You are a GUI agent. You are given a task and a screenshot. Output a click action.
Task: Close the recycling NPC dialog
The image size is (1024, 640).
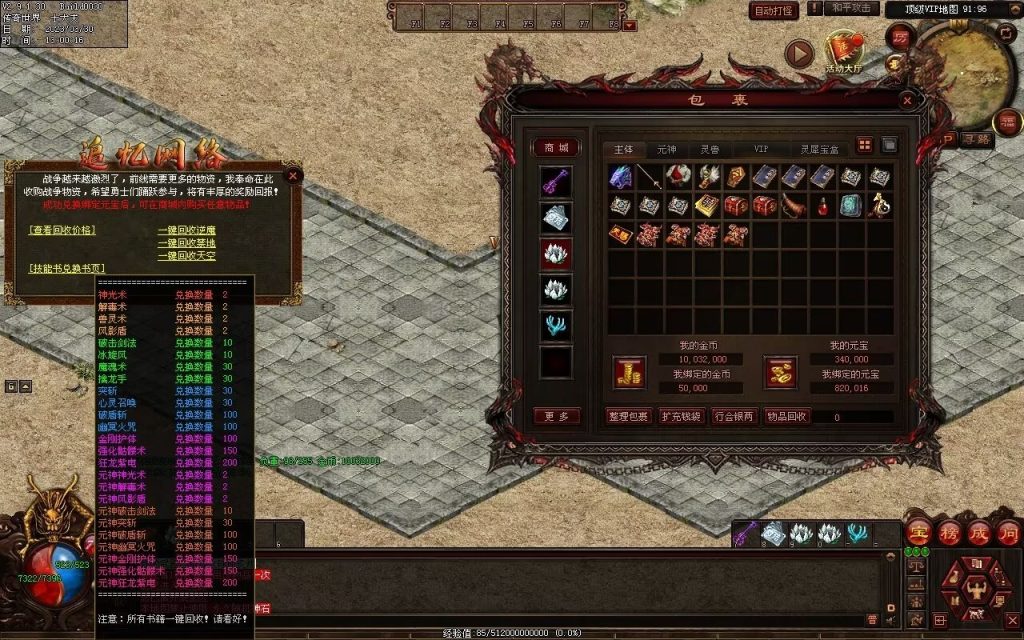293,175
